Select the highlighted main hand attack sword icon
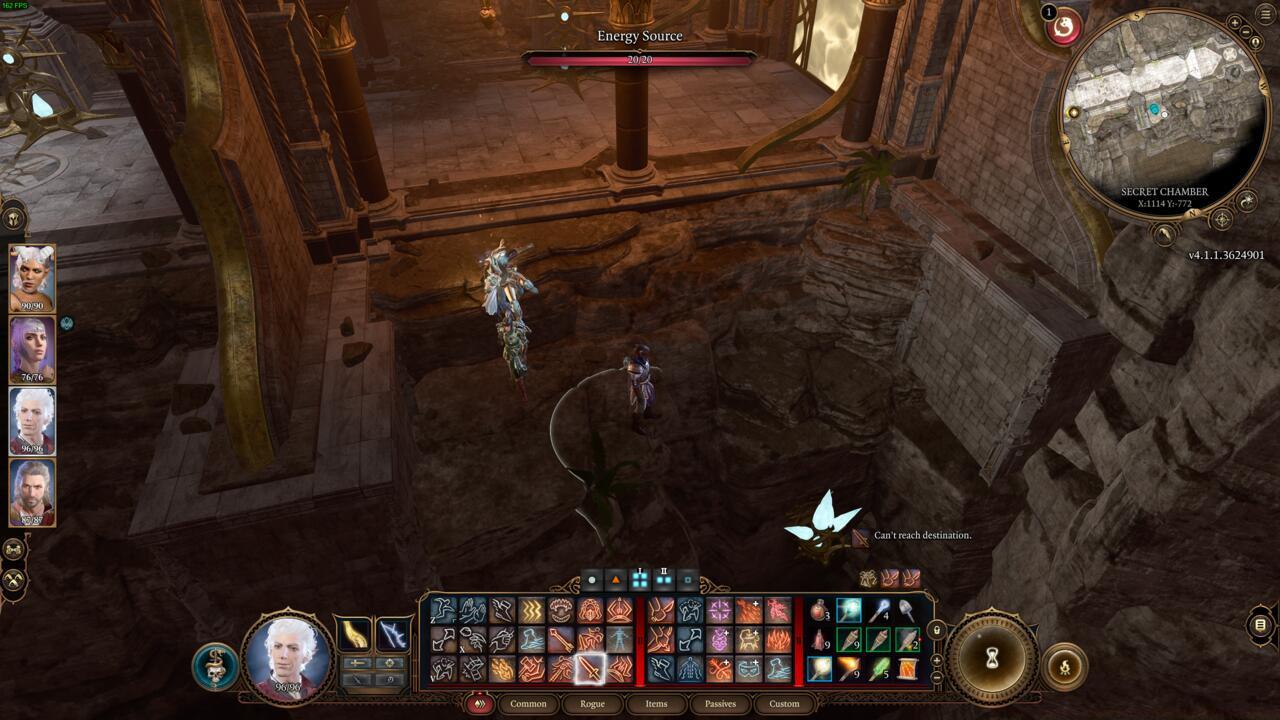This screenshot has width=1280, height=720. pos(589,668)
